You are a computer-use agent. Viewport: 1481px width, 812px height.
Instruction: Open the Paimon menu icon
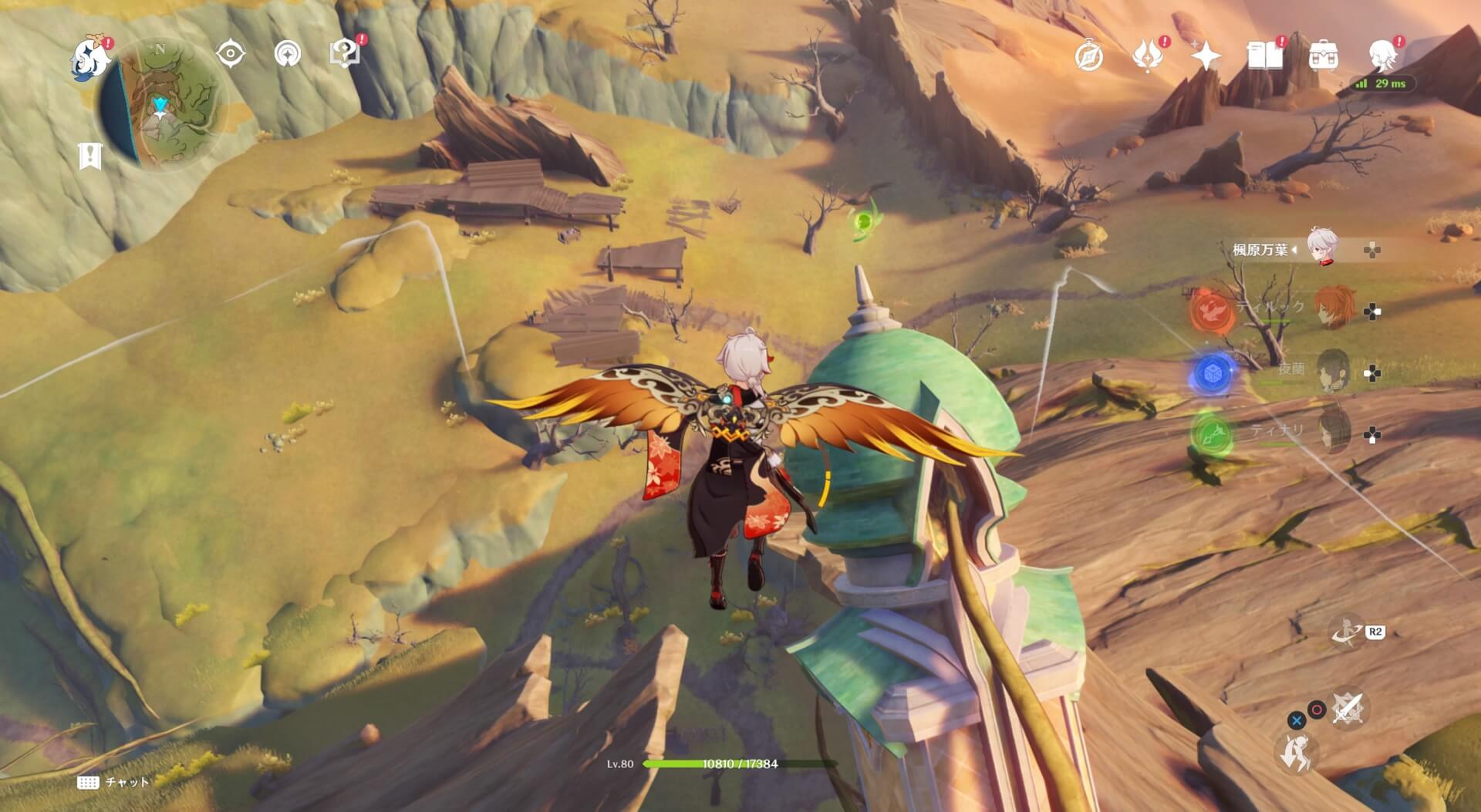point(89,59)
